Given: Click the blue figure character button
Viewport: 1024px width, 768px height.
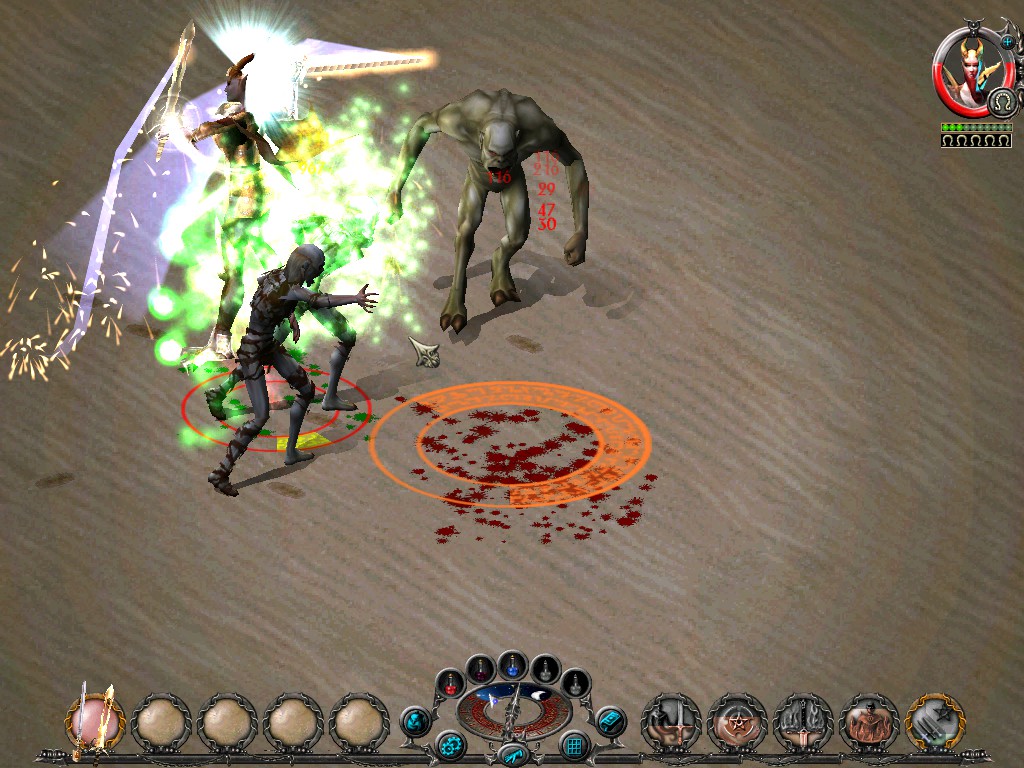Looking at the screenshot, I should (x=415, y=720).
